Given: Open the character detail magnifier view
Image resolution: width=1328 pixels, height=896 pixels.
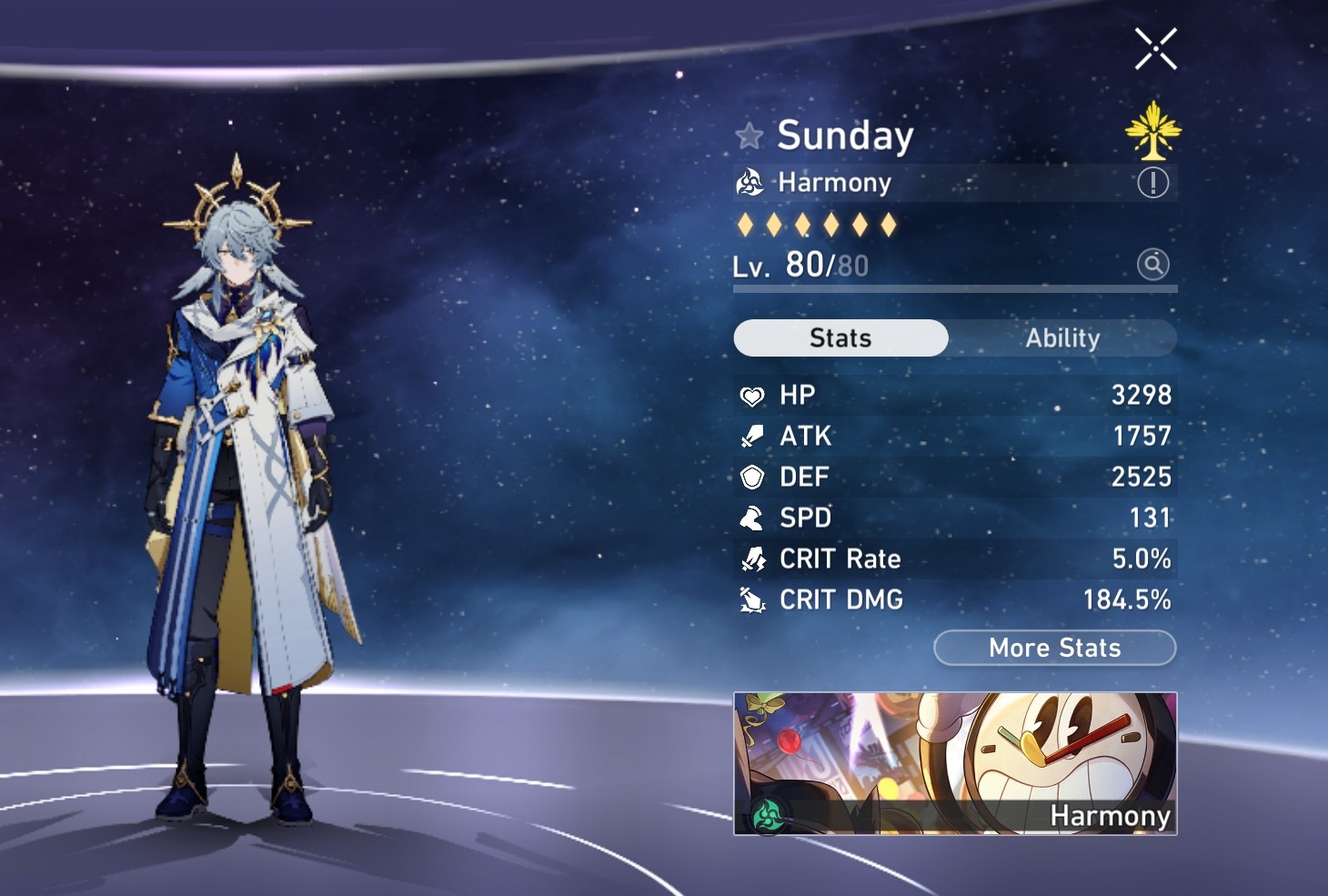Looking at the screenshot, I should pyautogui.click(x=1152, y=265).
